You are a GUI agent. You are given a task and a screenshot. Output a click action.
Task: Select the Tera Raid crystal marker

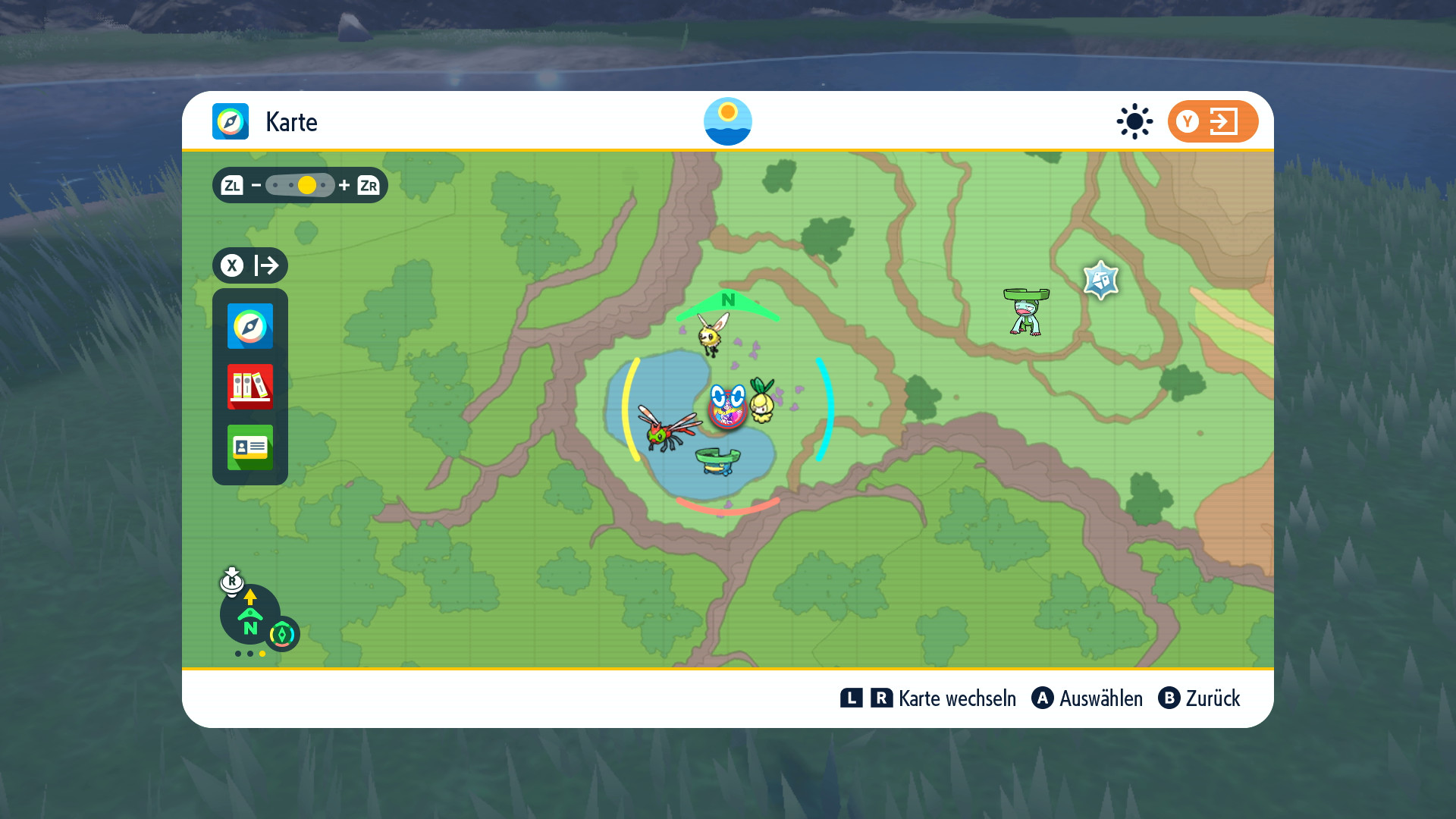coord(1100,281)
